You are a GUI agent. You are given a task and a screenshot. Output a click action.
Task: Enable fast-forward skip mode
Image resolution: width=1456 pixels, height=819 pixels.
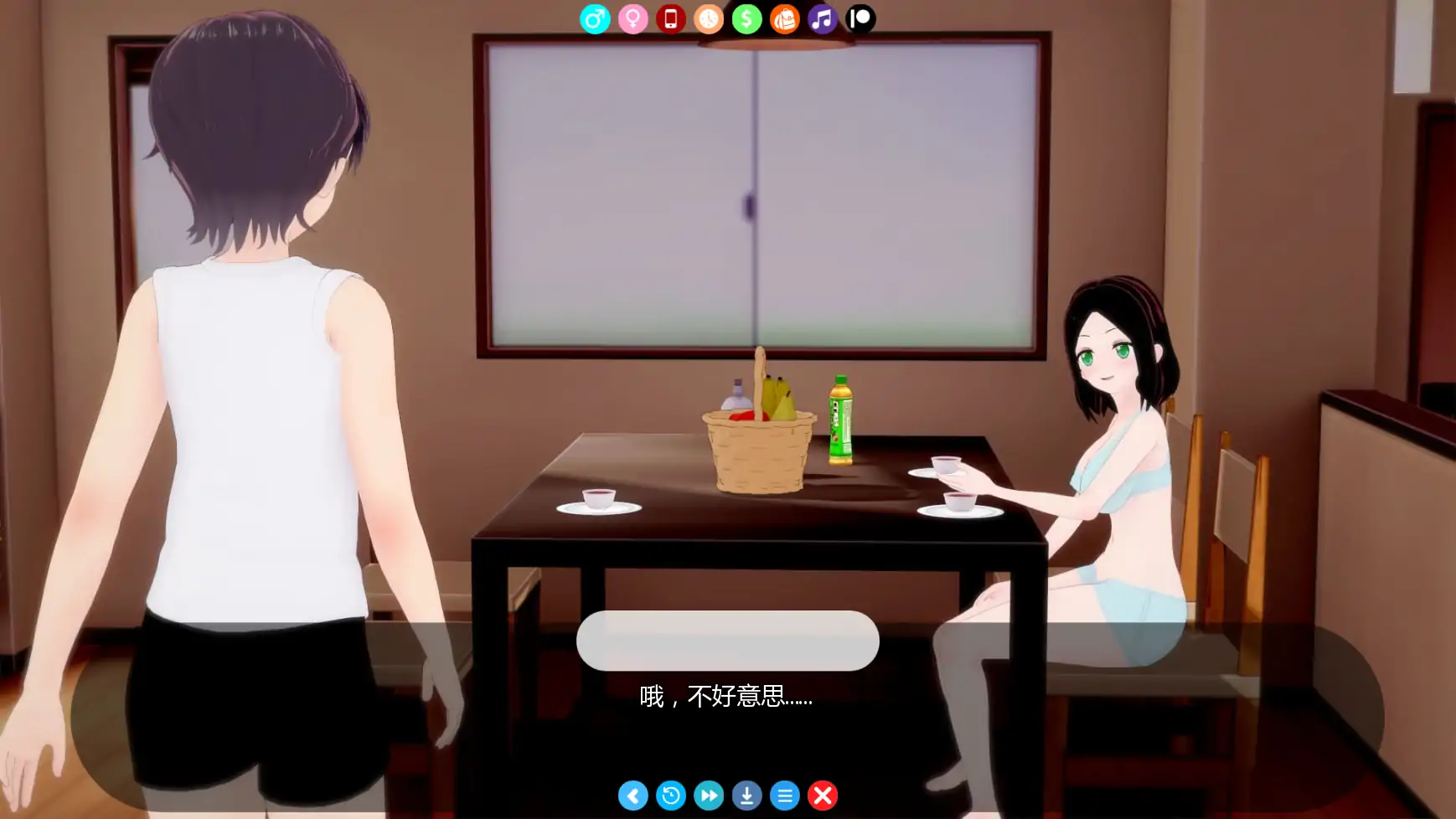pyautogui.click(x=709, y=796)
